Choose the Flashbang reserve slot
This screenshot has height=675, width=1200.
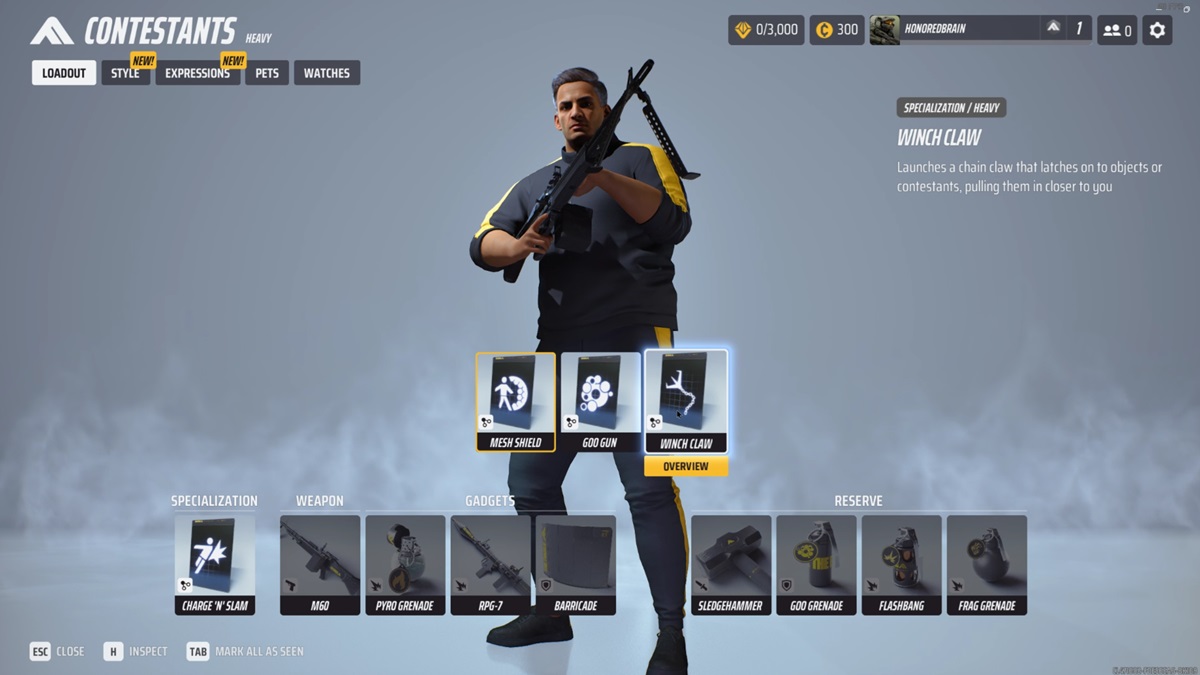point(901,564)
